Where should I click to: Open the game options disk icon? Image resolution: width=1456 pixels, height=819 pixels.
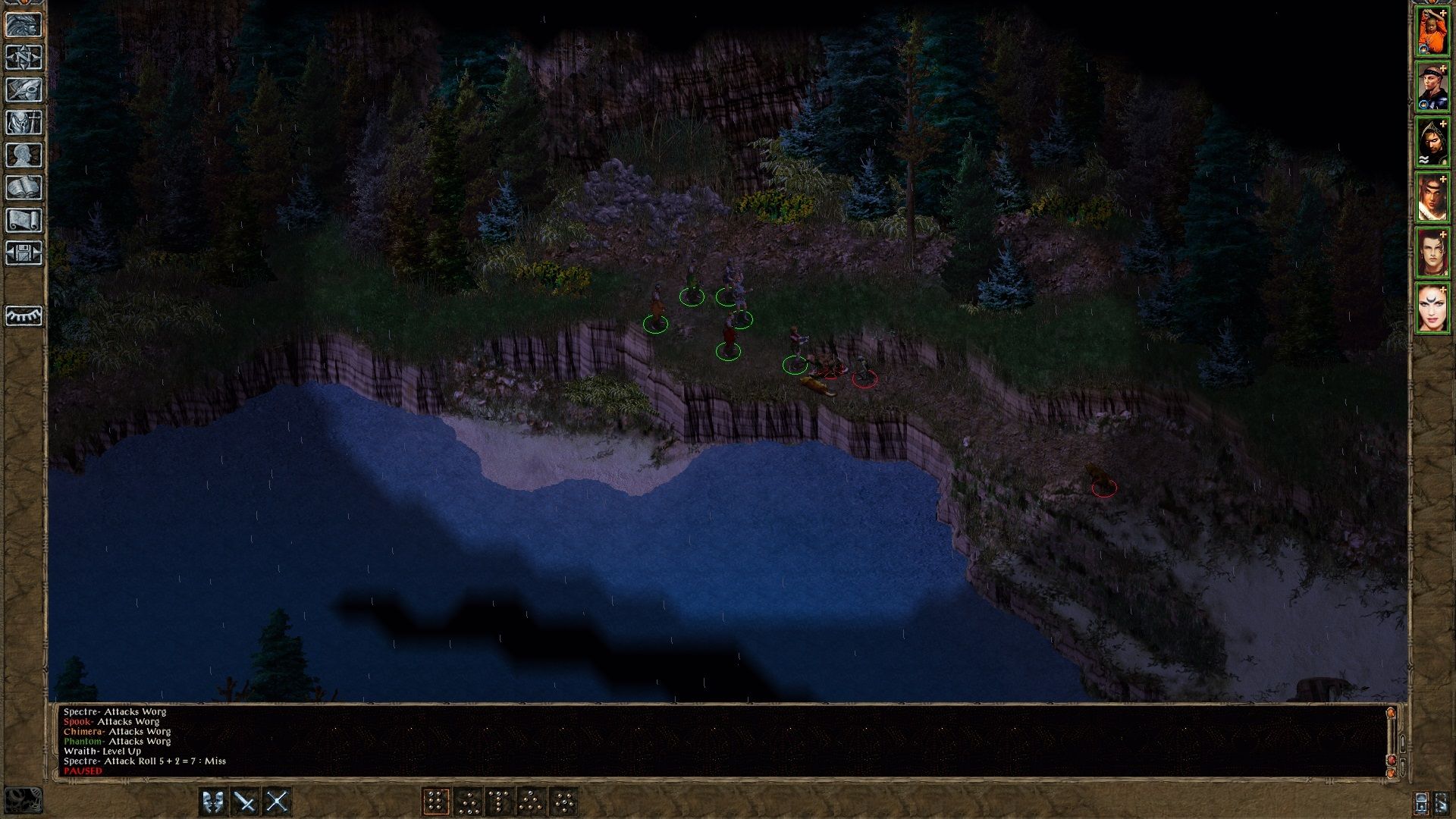coord(25,251)
